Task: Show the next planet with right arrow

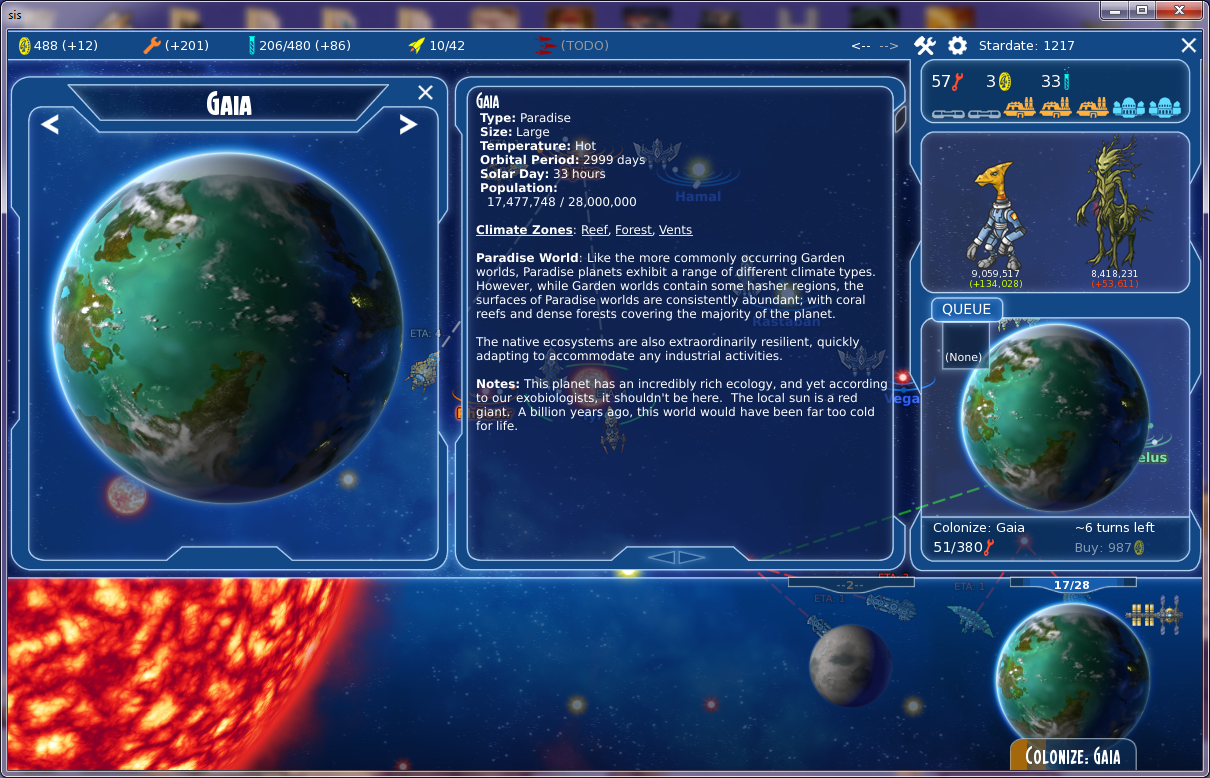Action: tap(407, 125)
